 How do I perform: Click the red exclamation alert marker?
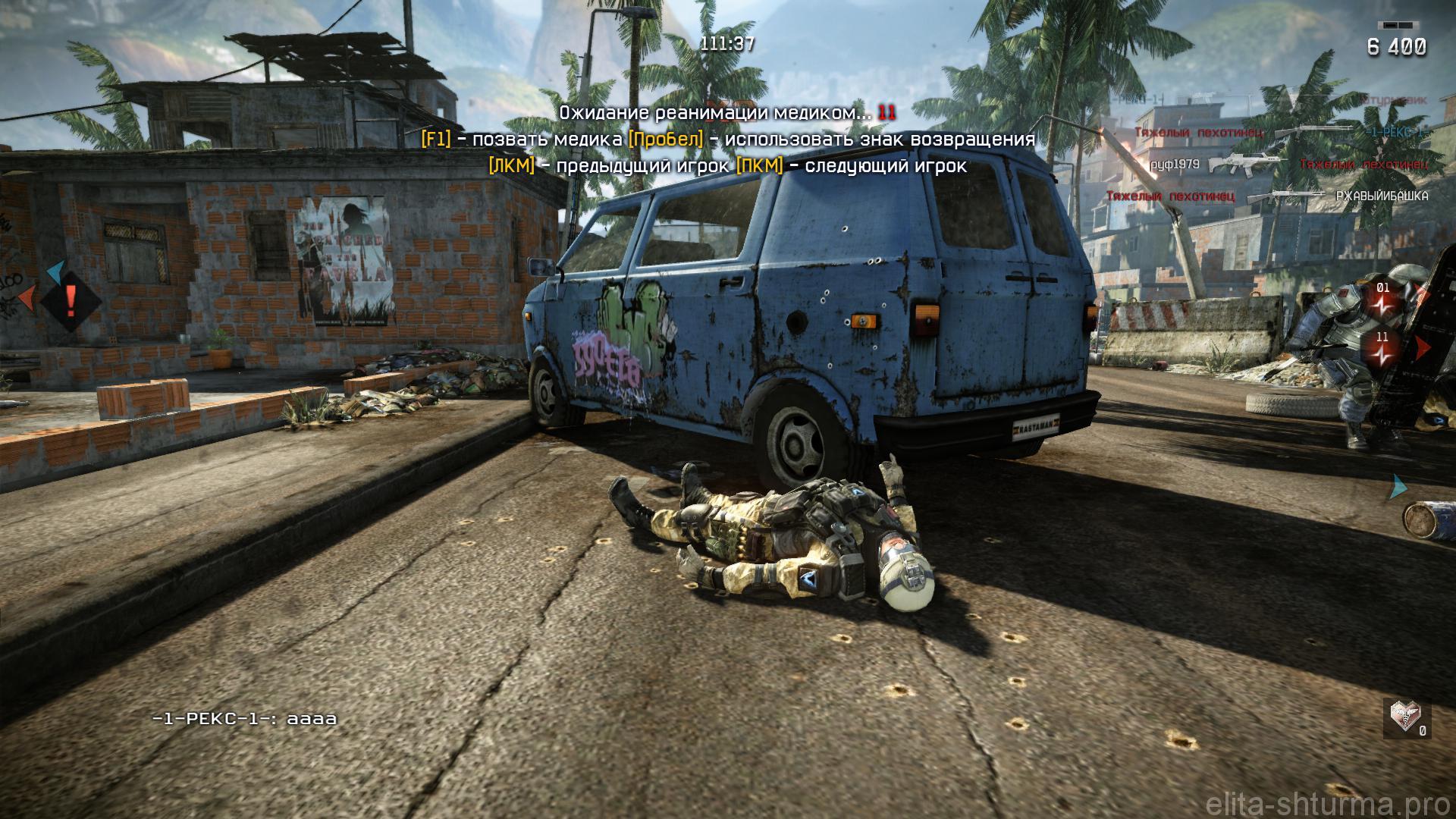tap(71, 301)
